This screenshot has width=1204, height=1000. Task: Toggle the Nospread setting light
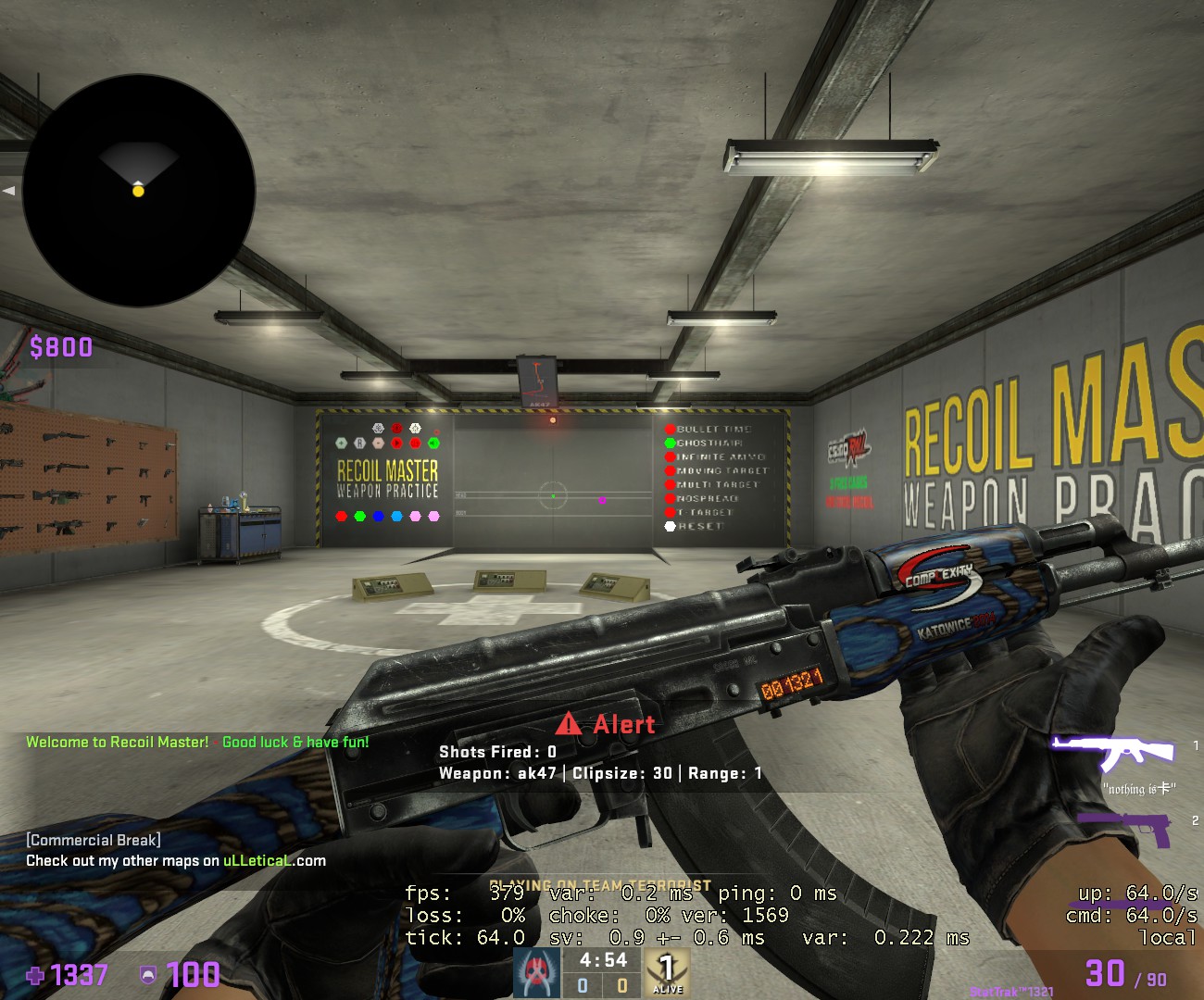[671, 498]
